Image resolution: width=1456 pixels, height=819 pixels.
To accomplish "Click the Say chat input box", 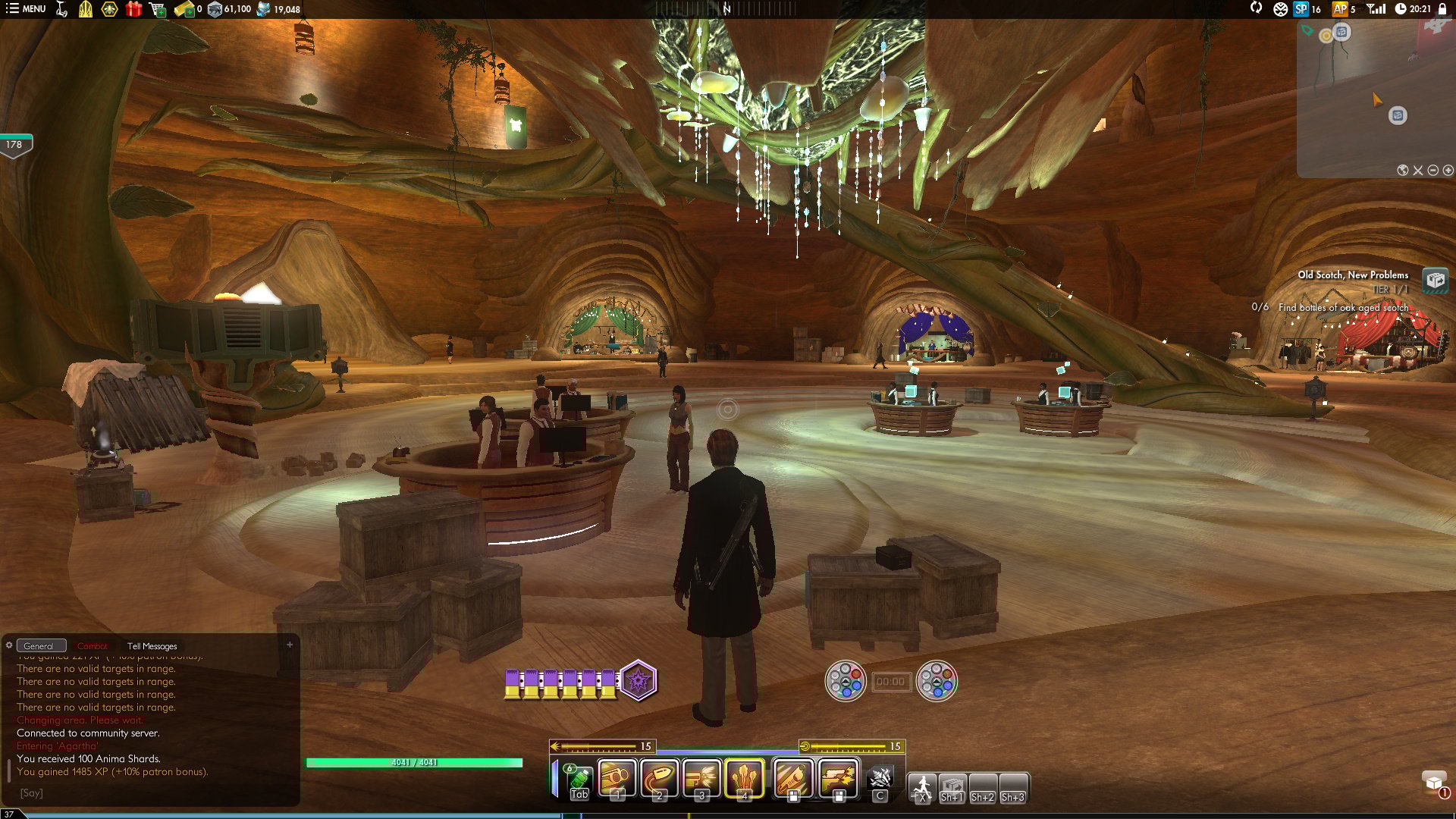I will 152,793.
